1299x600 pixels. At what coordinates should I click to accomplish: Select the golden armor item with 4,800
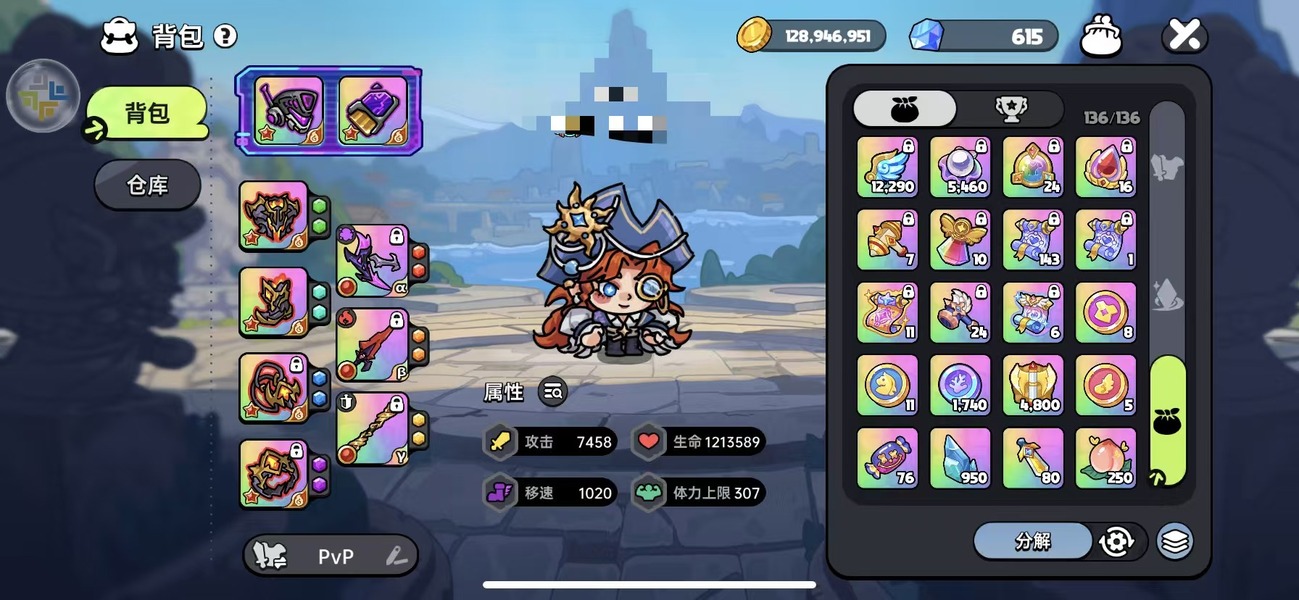pos(1033,385)
